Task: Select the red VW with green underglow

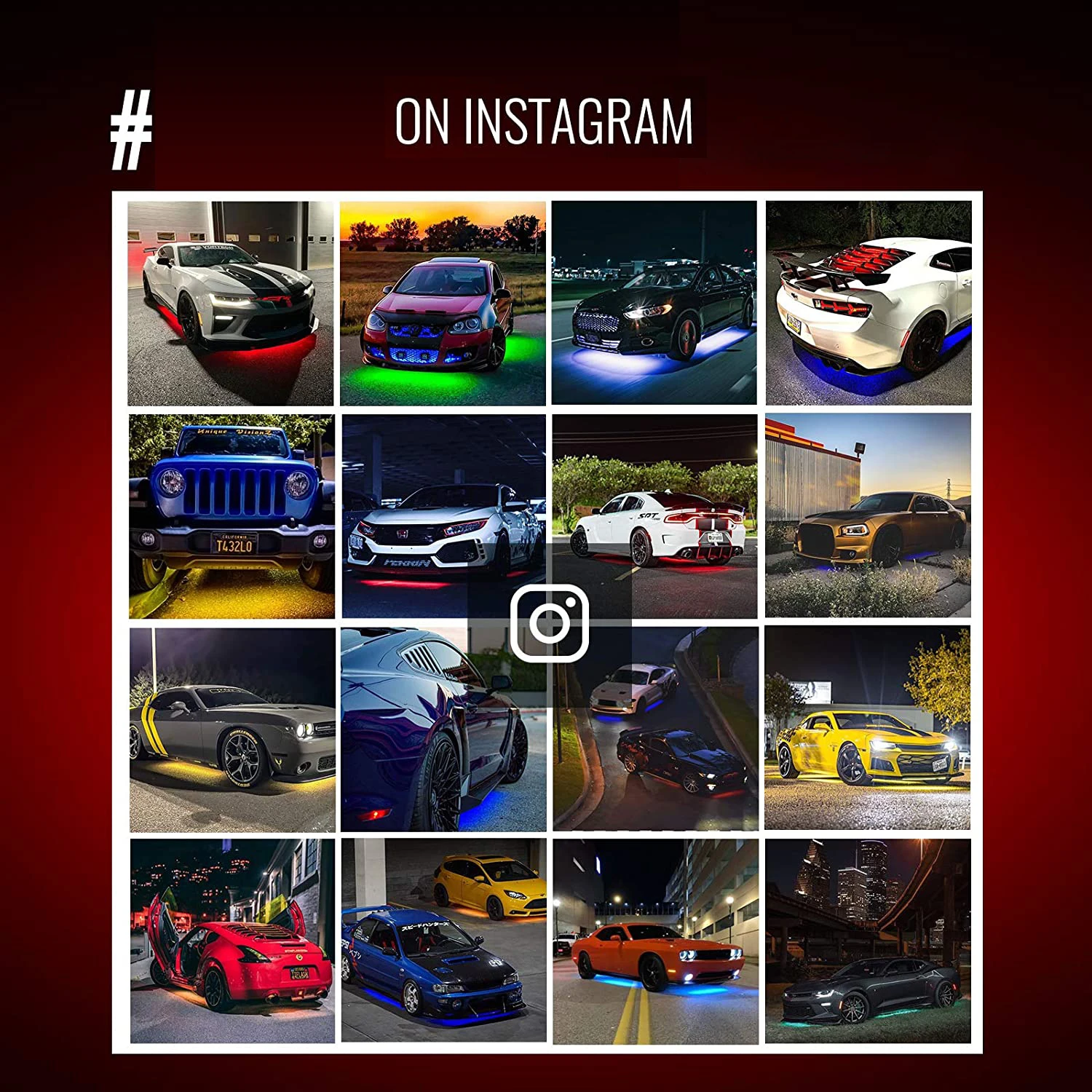Action: (x=443, y=303)
